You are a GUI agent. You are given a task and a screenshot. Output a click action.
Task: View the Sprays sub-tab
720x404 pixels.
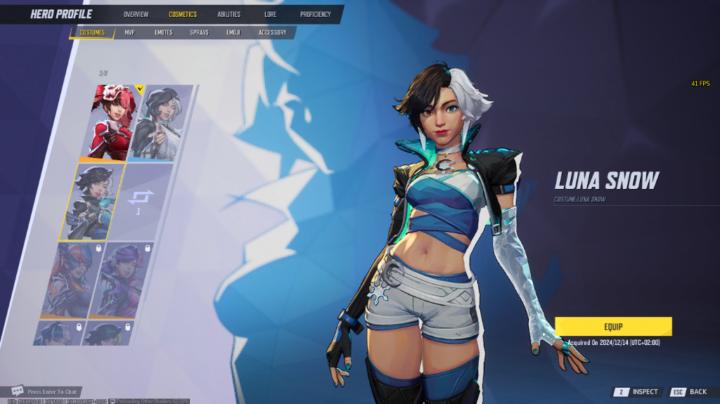click(x=199, y=32)
